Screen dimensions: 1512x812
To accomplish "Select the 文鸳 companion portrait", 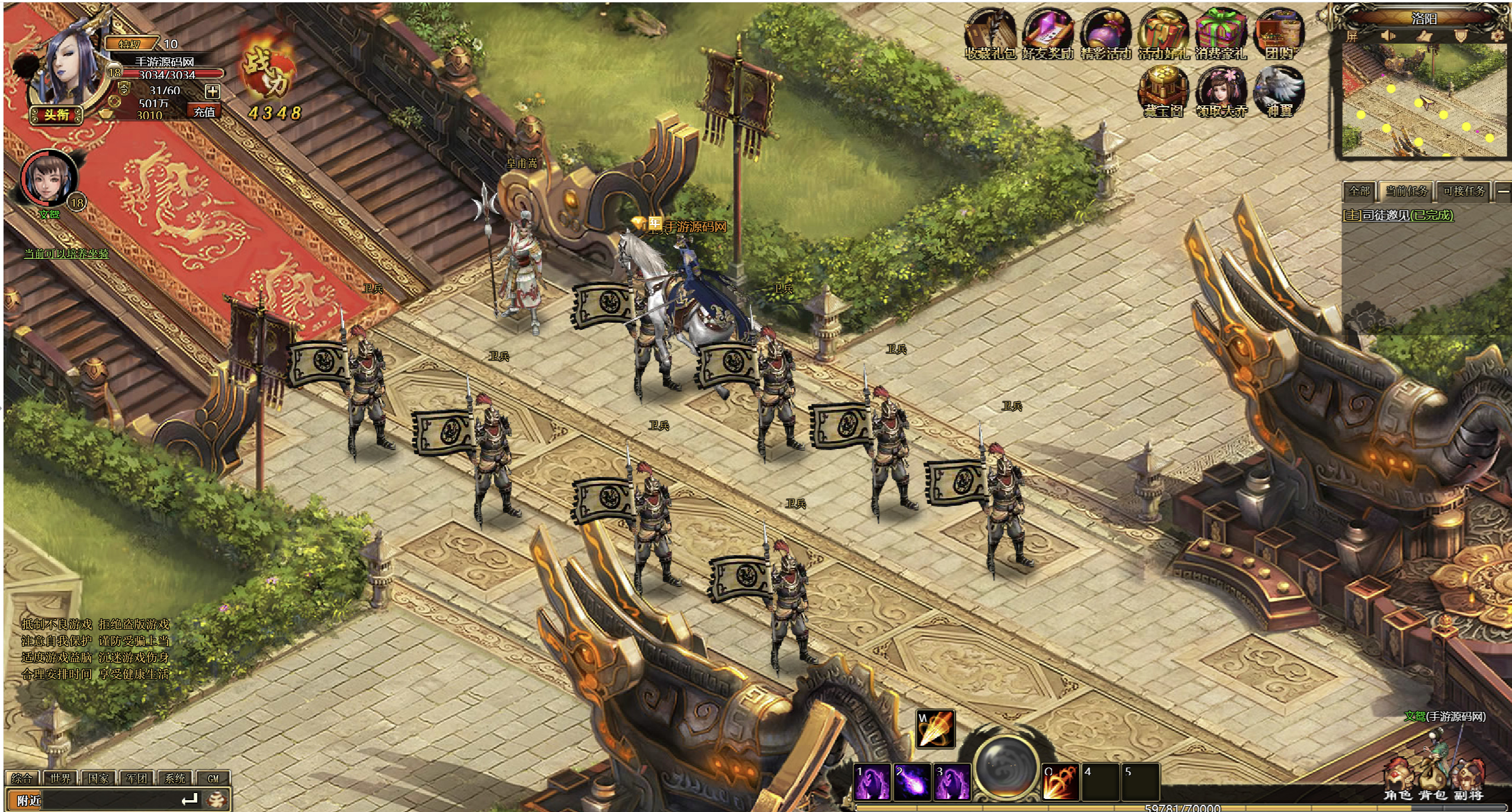I will pos(49,179).
